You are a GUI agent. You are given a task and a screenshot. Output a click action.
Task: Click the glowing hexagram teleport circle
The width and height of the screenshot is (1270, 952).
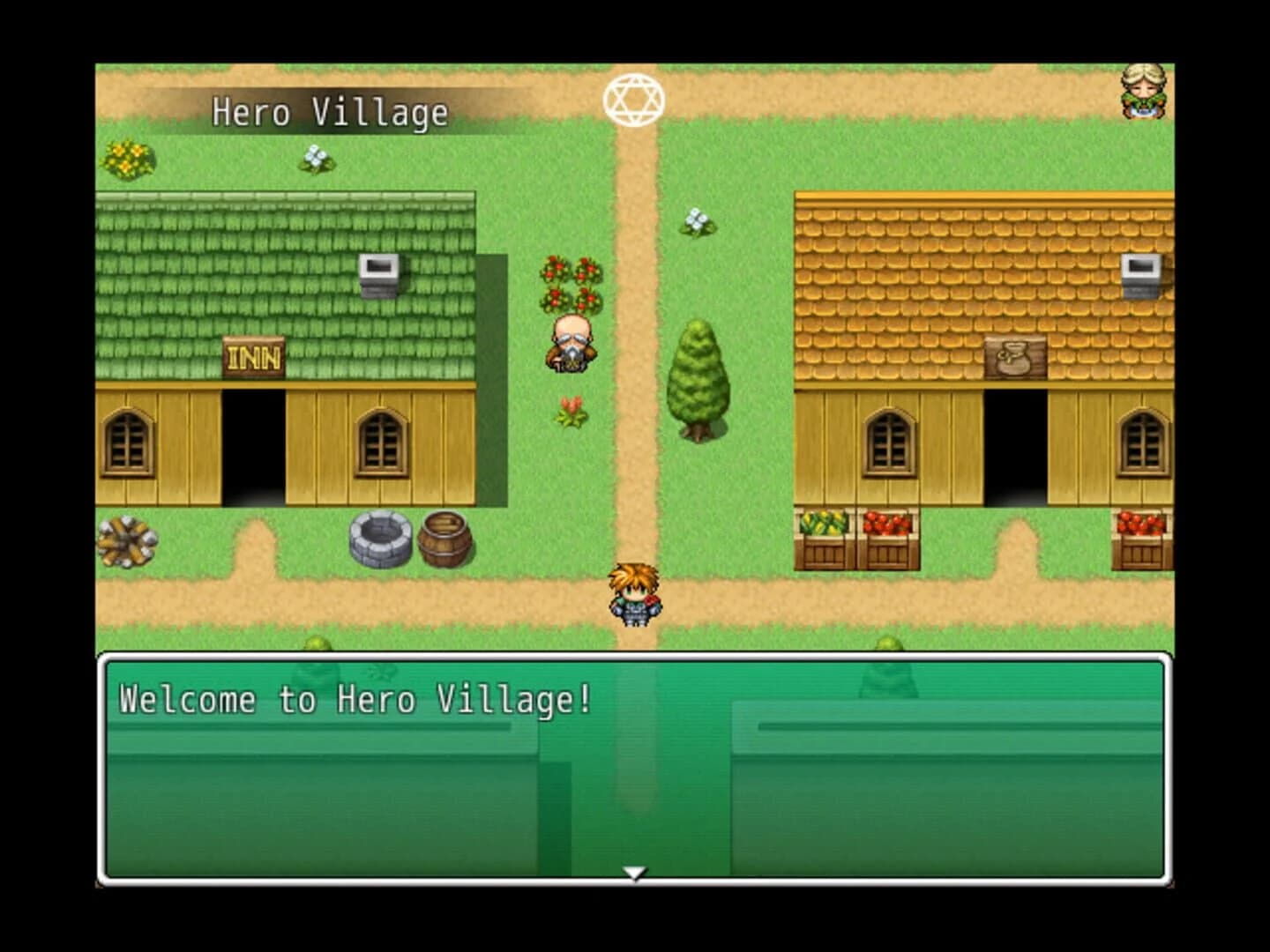tap(634, 98)
